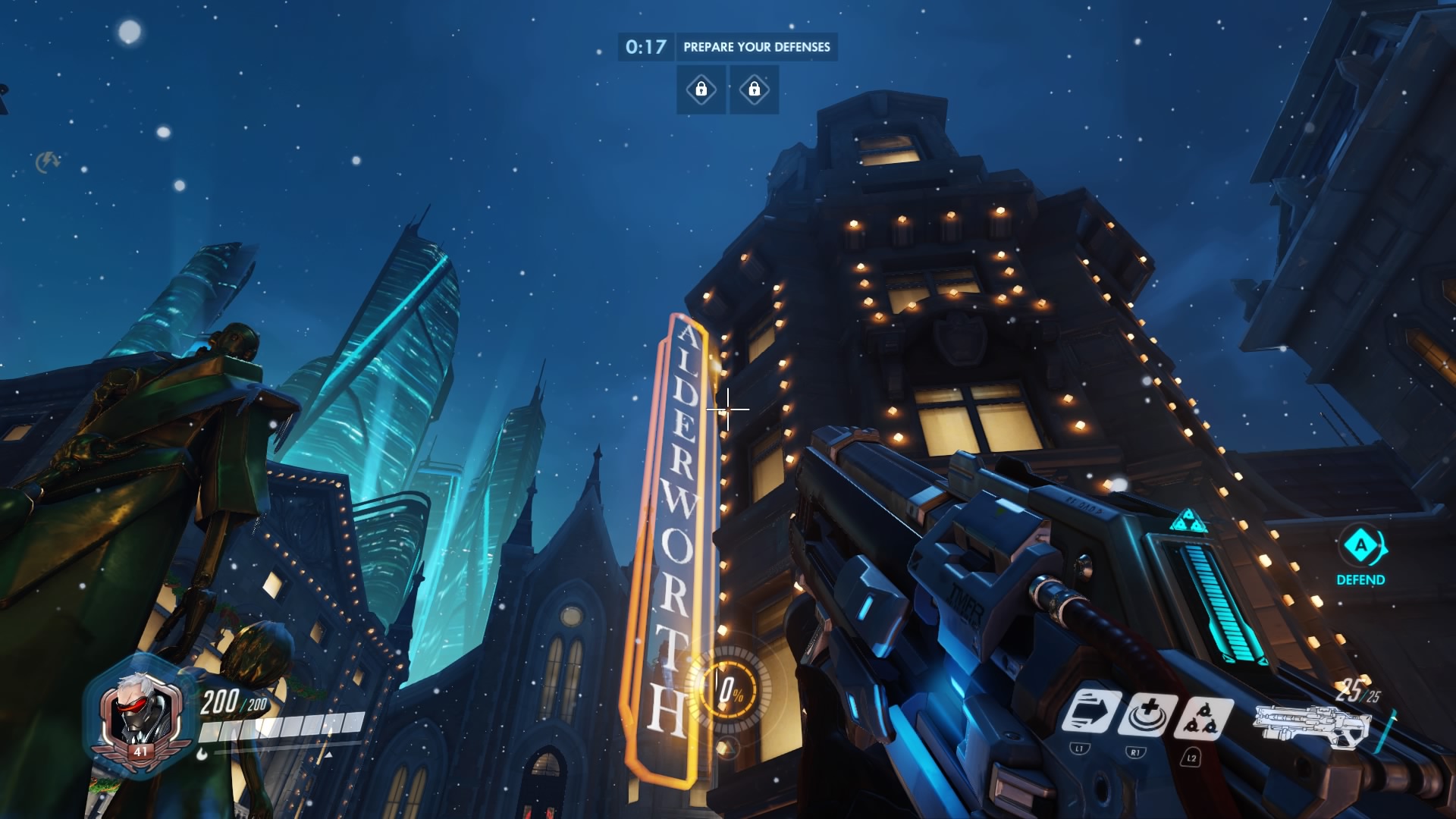
Task: Fire the Helix Rockets ability icon
Action: coord(1202,717)
